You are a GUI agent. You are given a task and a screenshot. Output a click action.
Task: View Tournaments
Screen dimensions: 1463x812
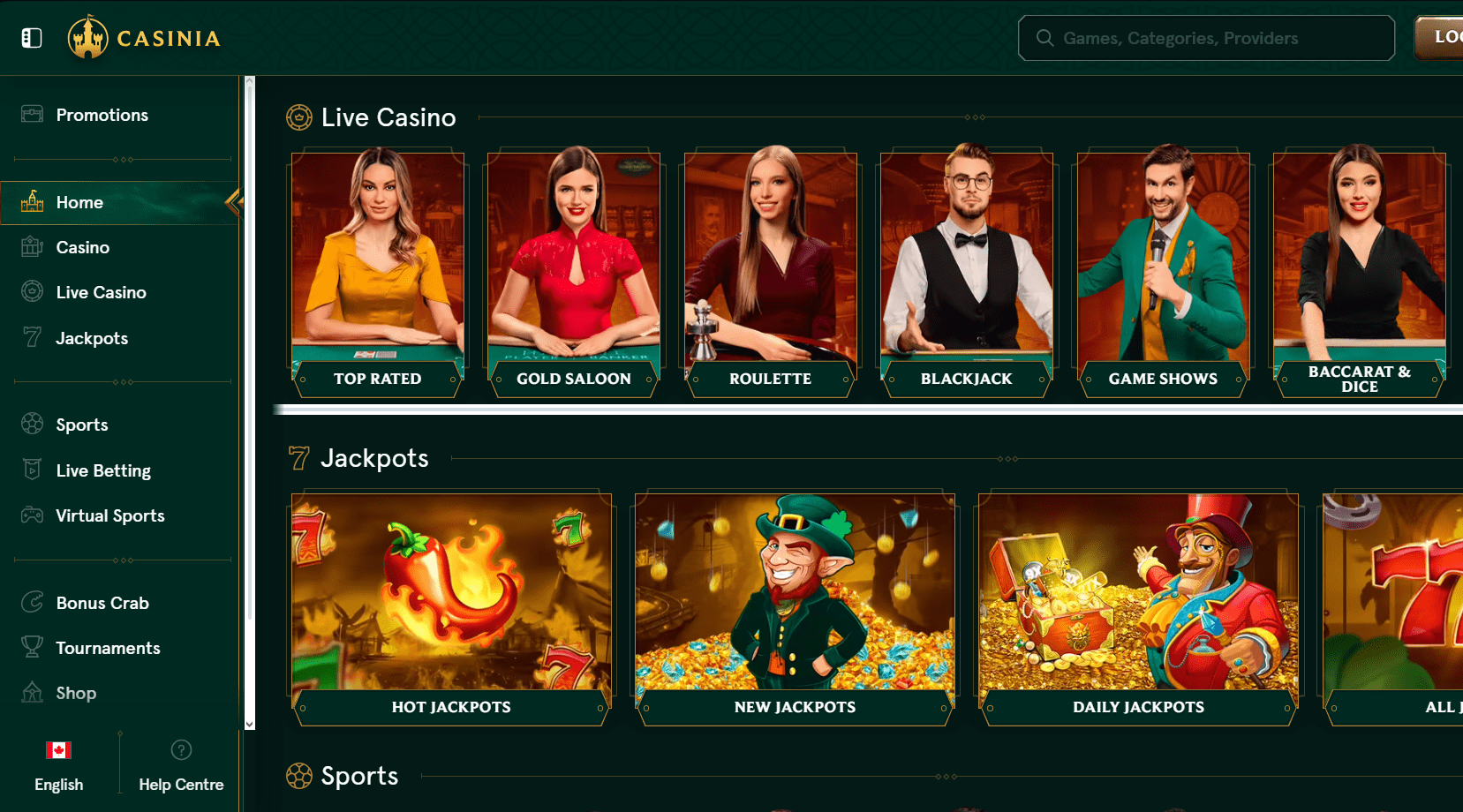[108, 648]
